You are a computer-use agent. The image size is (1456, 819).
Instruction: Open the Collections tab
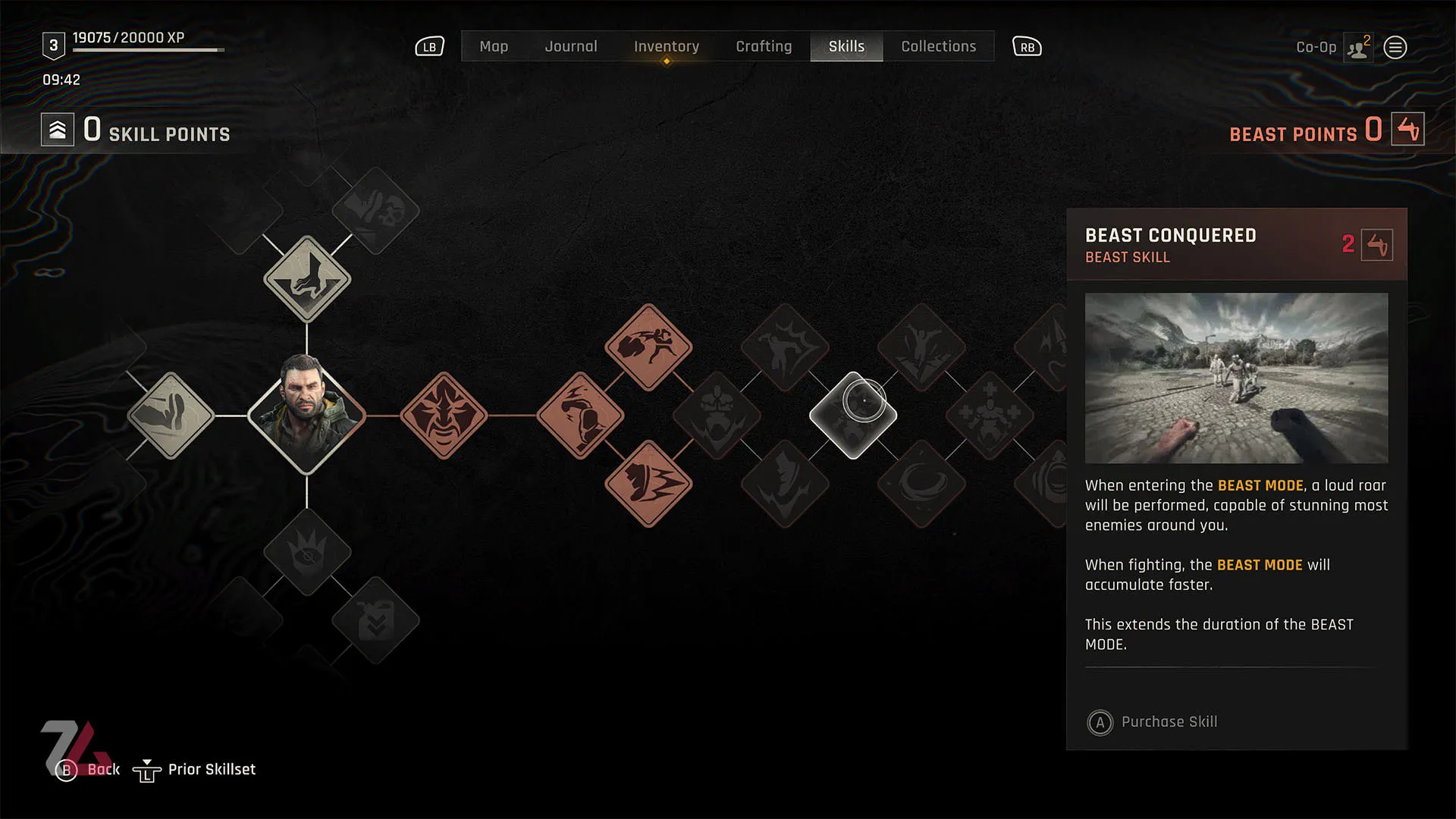tap(939, 46)
